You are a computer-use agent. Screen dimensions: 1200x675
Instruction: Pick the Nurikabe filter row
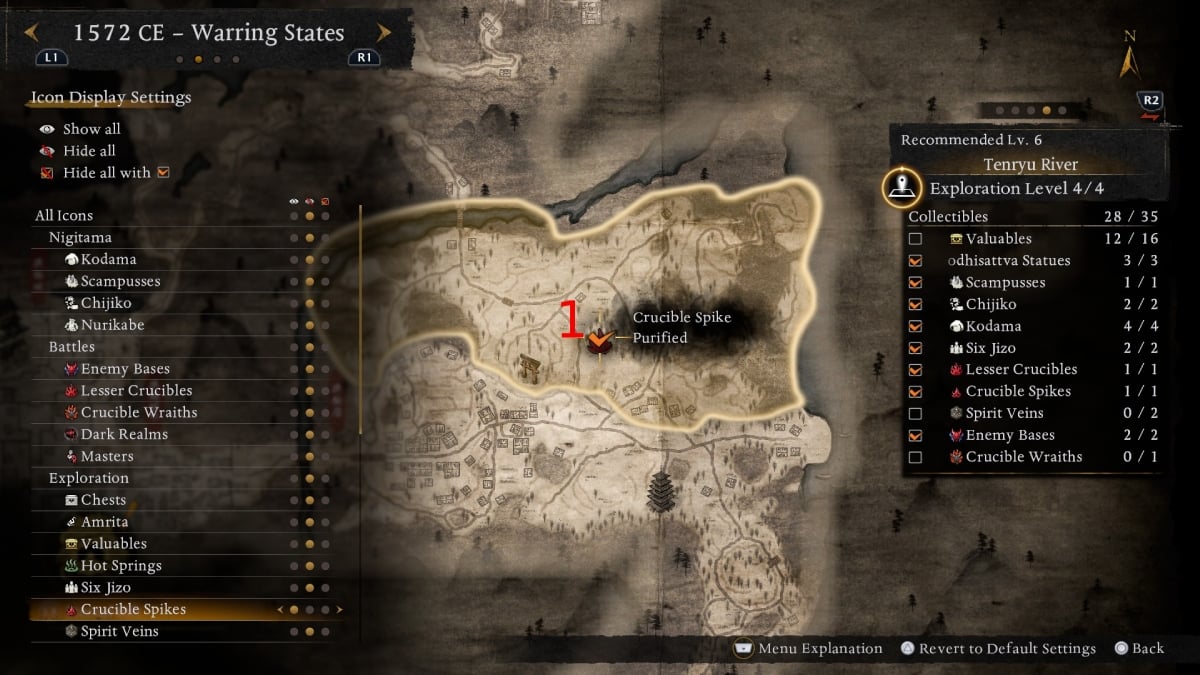114,325
